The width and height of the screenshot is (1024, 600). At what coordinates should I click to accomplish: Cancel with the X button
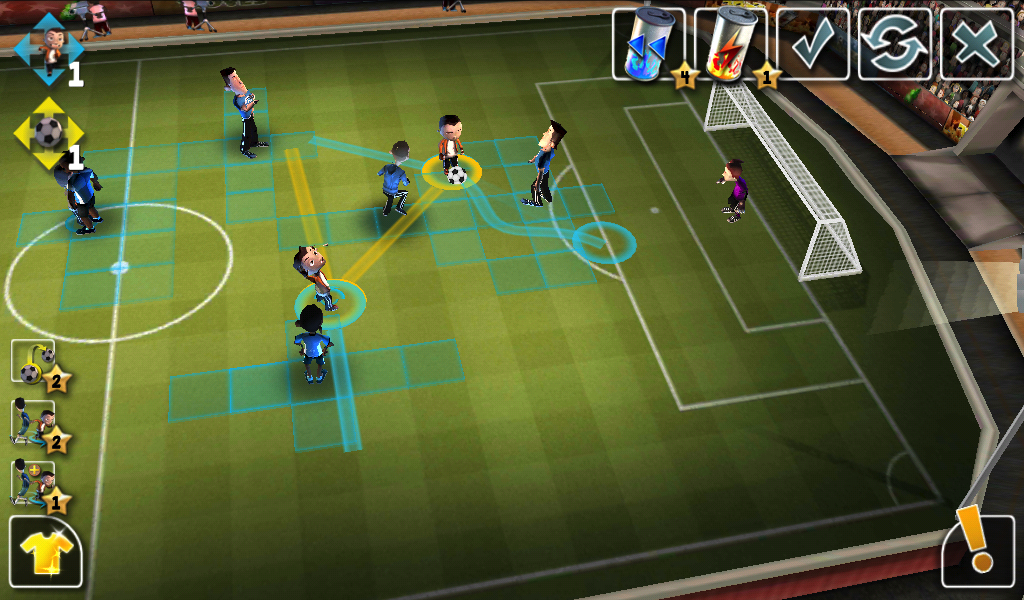[x=976, y=45]
